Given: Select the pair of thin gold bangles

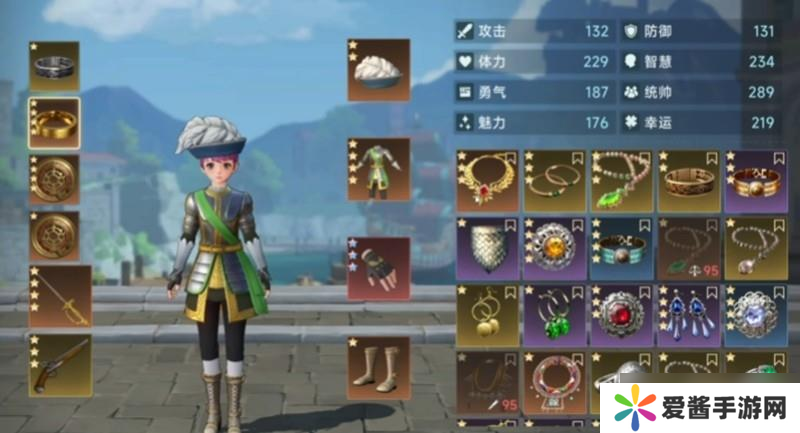Looking at the screenshot, I should point(554,180).
